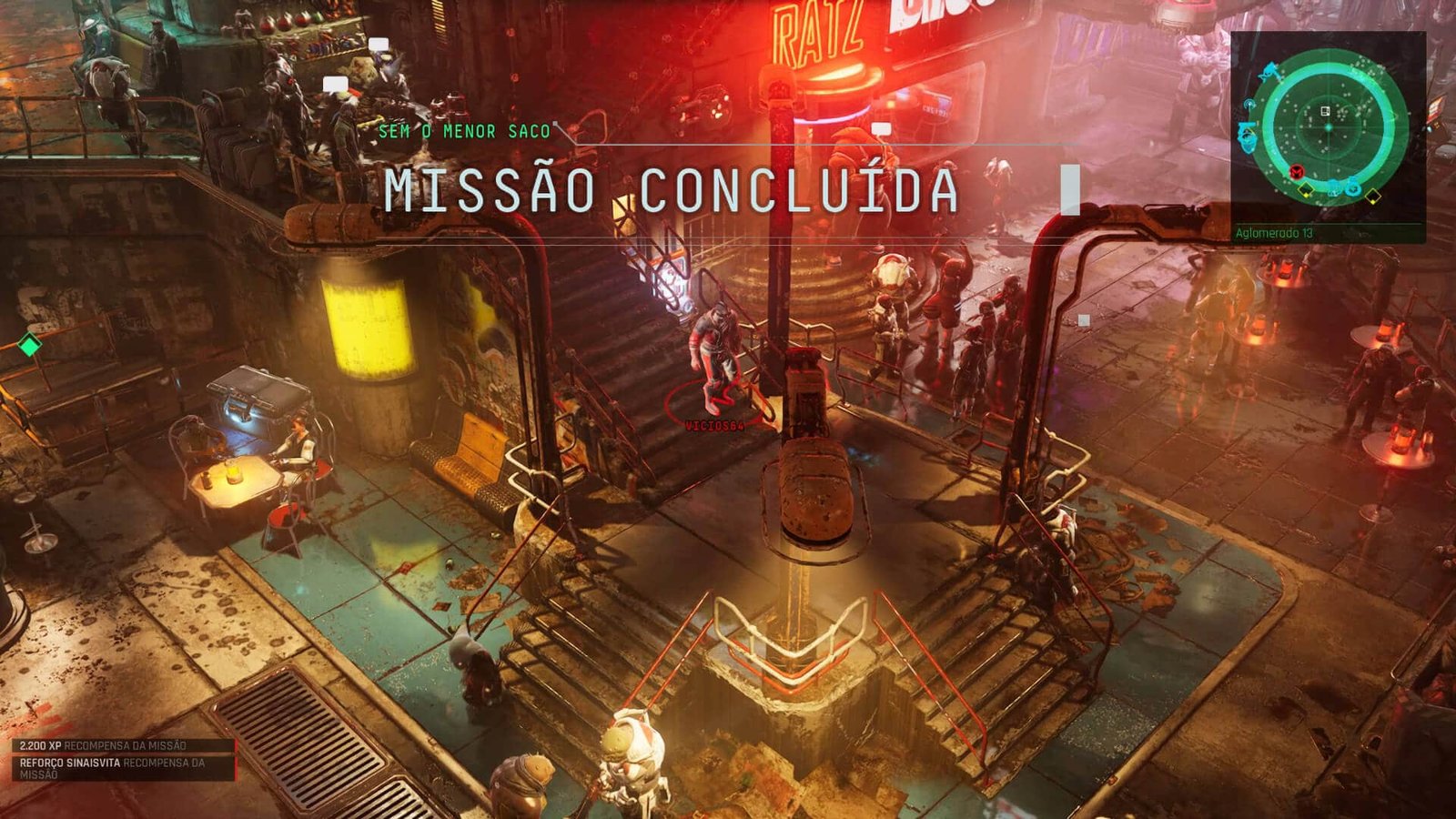Screen dimensions: 1456x819
Task: Click the Aglomerado 13 location label
Action: click(x=1274, y=233)
